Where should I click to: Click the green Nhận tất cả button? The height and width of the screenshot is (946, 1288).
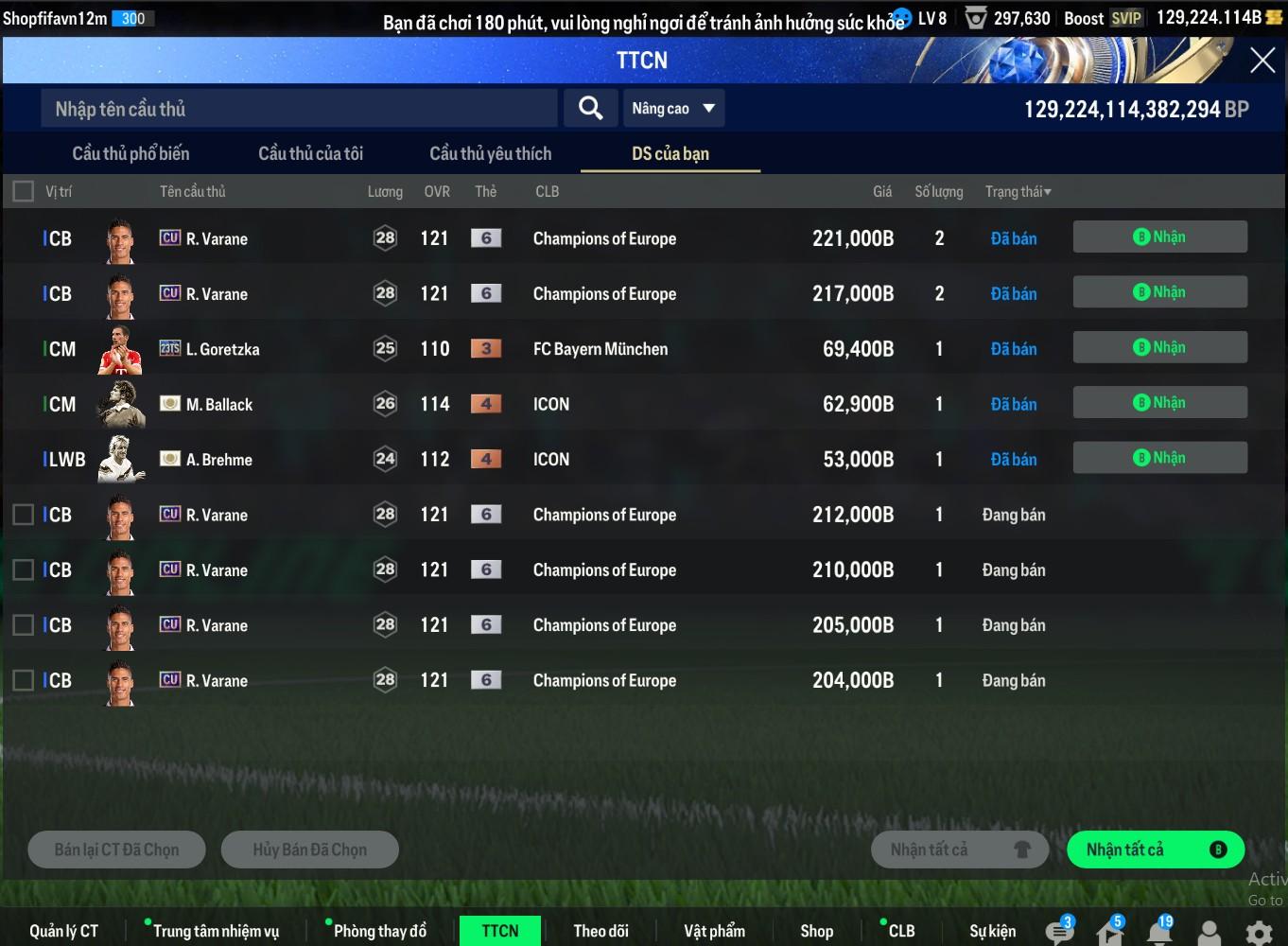pos(1155,850)
